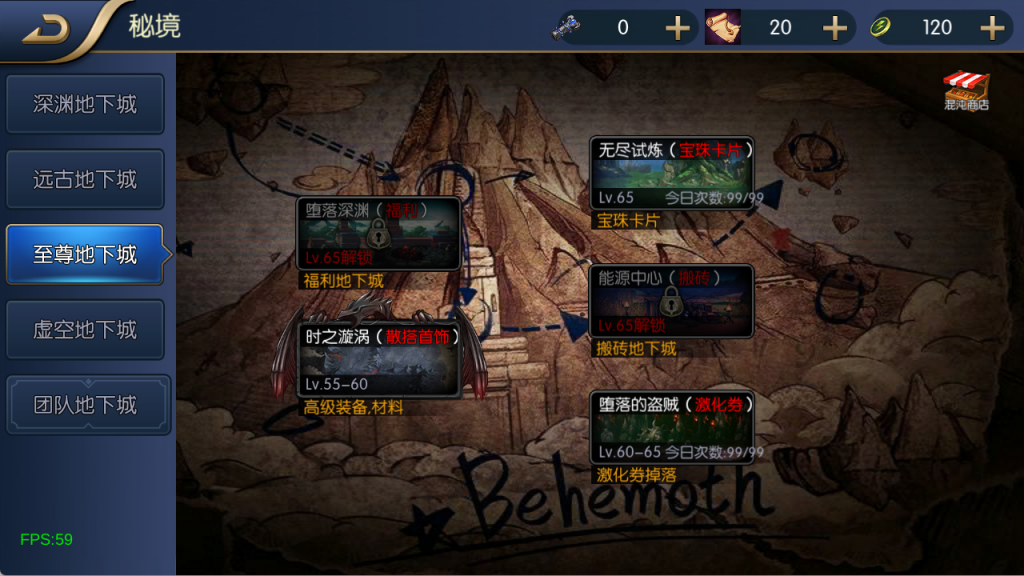Choose the 团队地下城 tab
The image size is (1024, 576).
click(x=85, y=405)
